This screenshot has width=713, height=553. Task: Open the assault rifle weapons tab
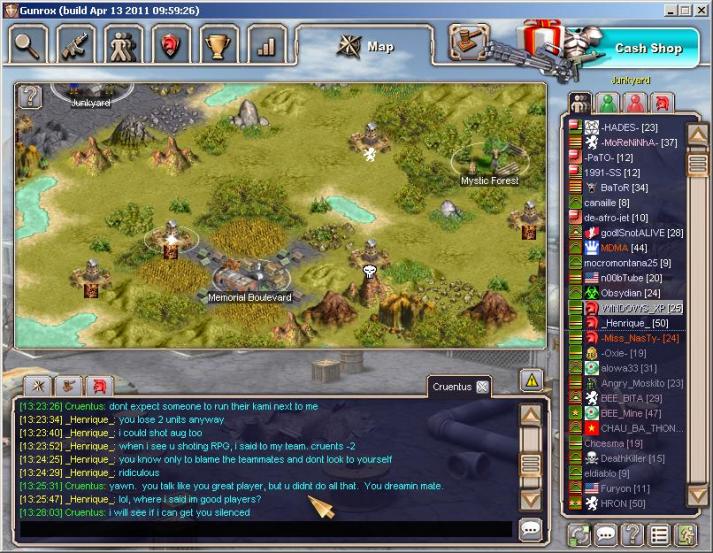point(76,45)
